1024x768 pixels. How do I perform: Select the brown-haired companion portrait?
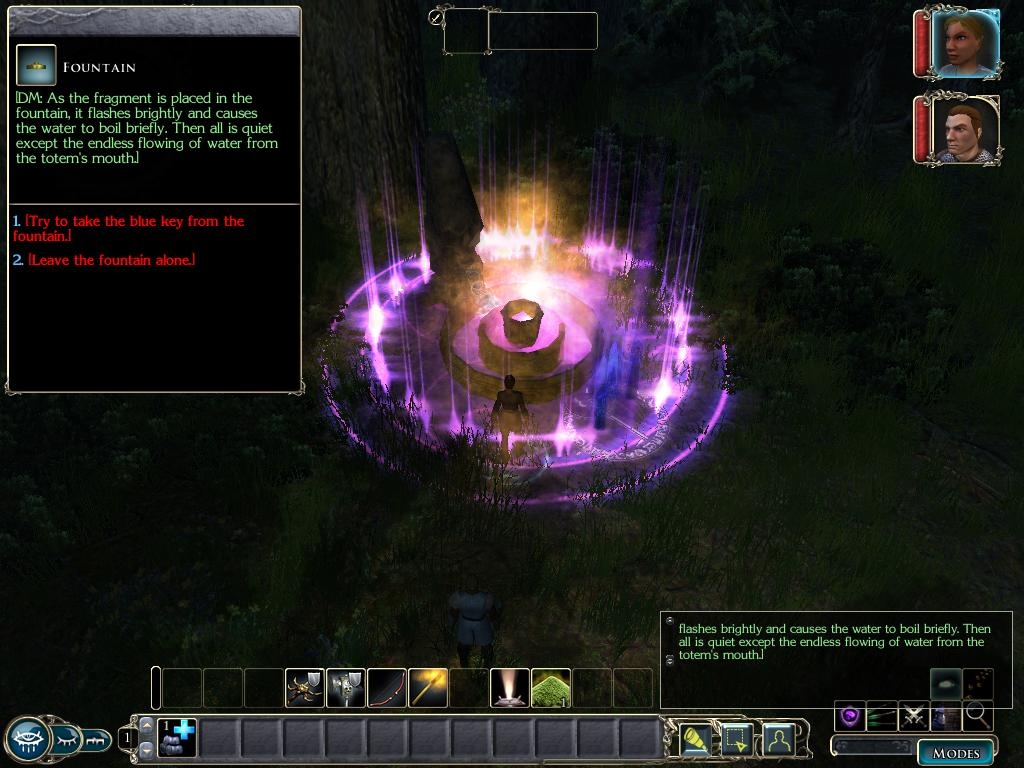[965, 129]
